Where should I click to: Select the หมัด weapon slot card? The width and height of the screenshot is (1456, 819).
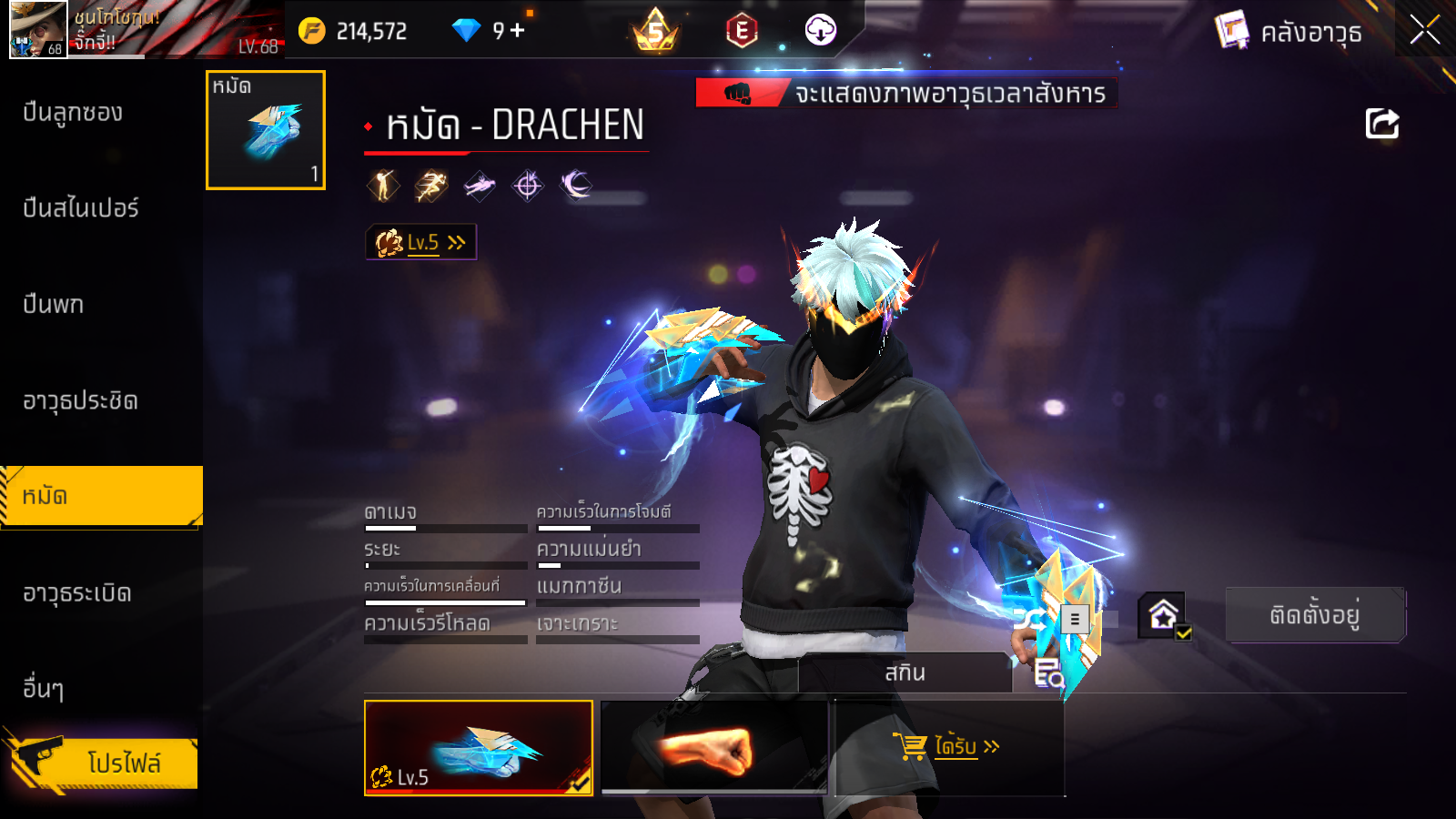tap(266, 130)
